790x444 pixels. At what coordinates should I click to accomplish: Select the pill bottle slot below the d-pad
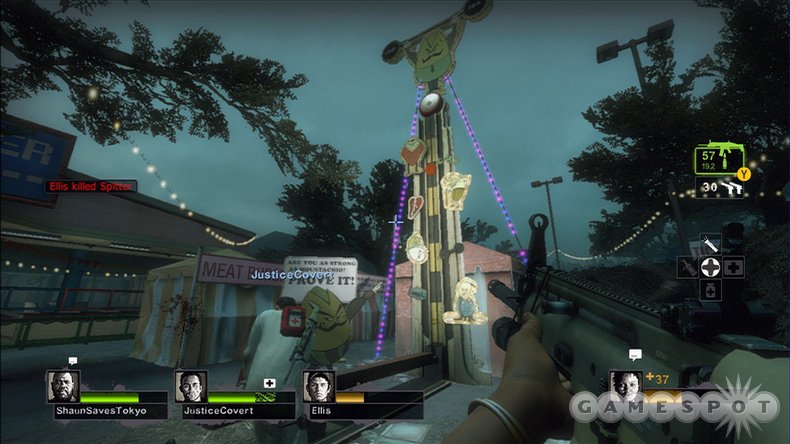pyautogui.click(x=710, y=291)
